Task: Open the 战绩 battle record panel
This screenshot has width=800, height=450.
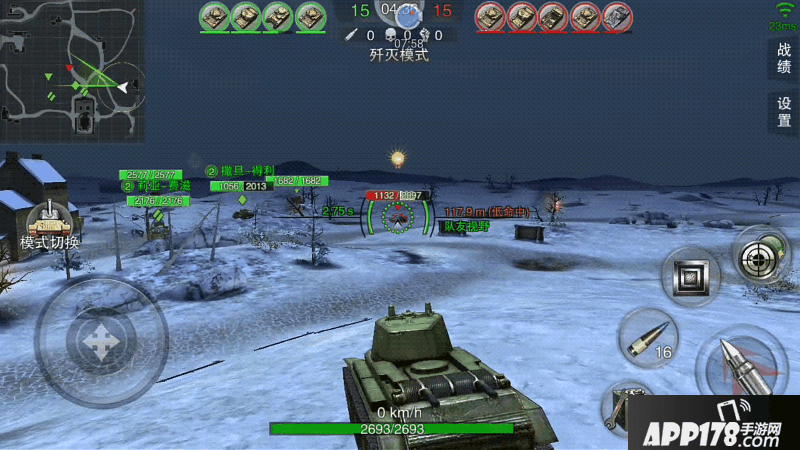Action: [x=784, y=58]
